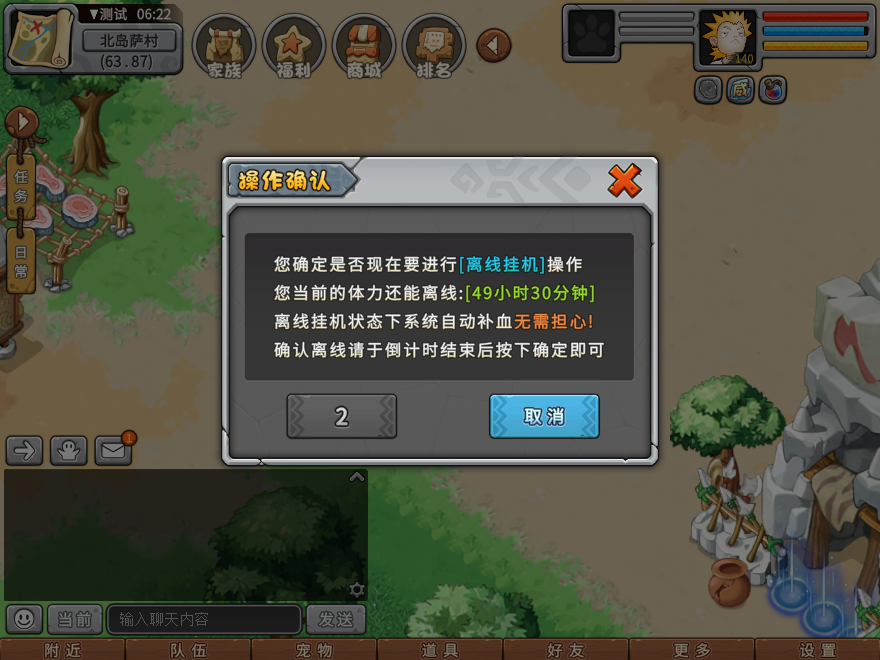
Task: Open the 福利 welfare rewards icon
Action: click(293, 46)
